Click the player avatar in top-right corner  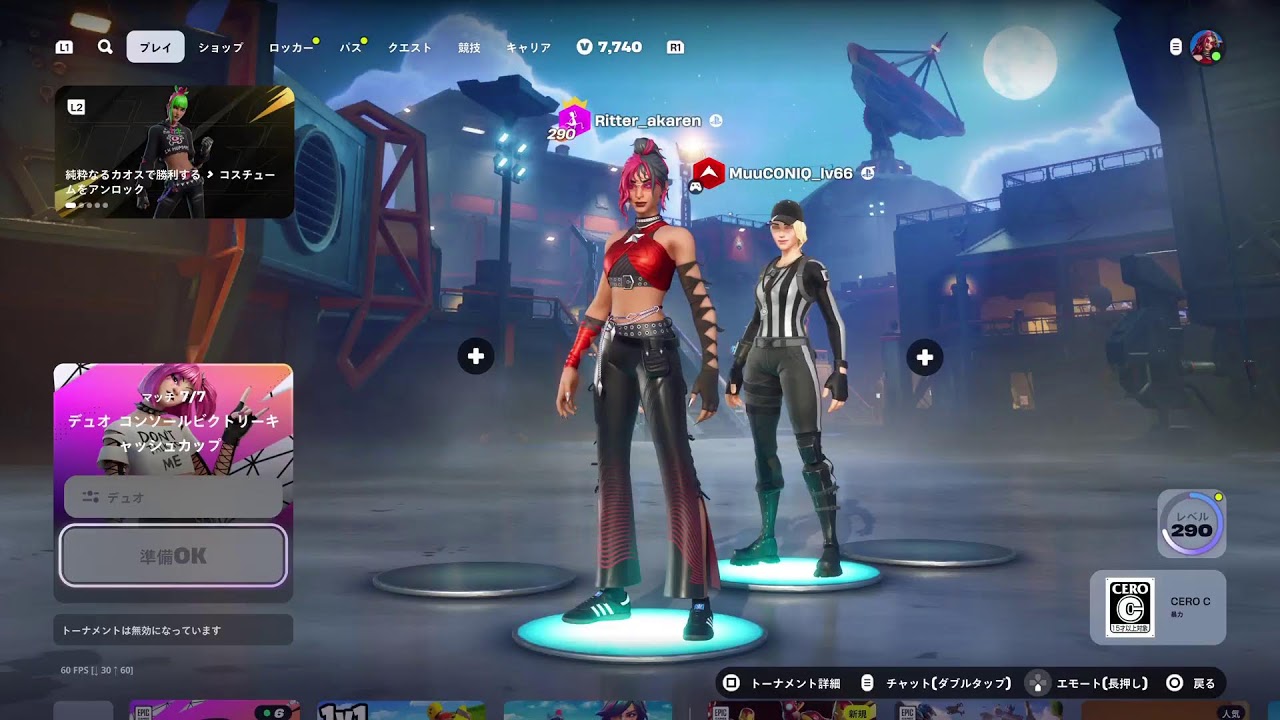tap(1206, 47)
